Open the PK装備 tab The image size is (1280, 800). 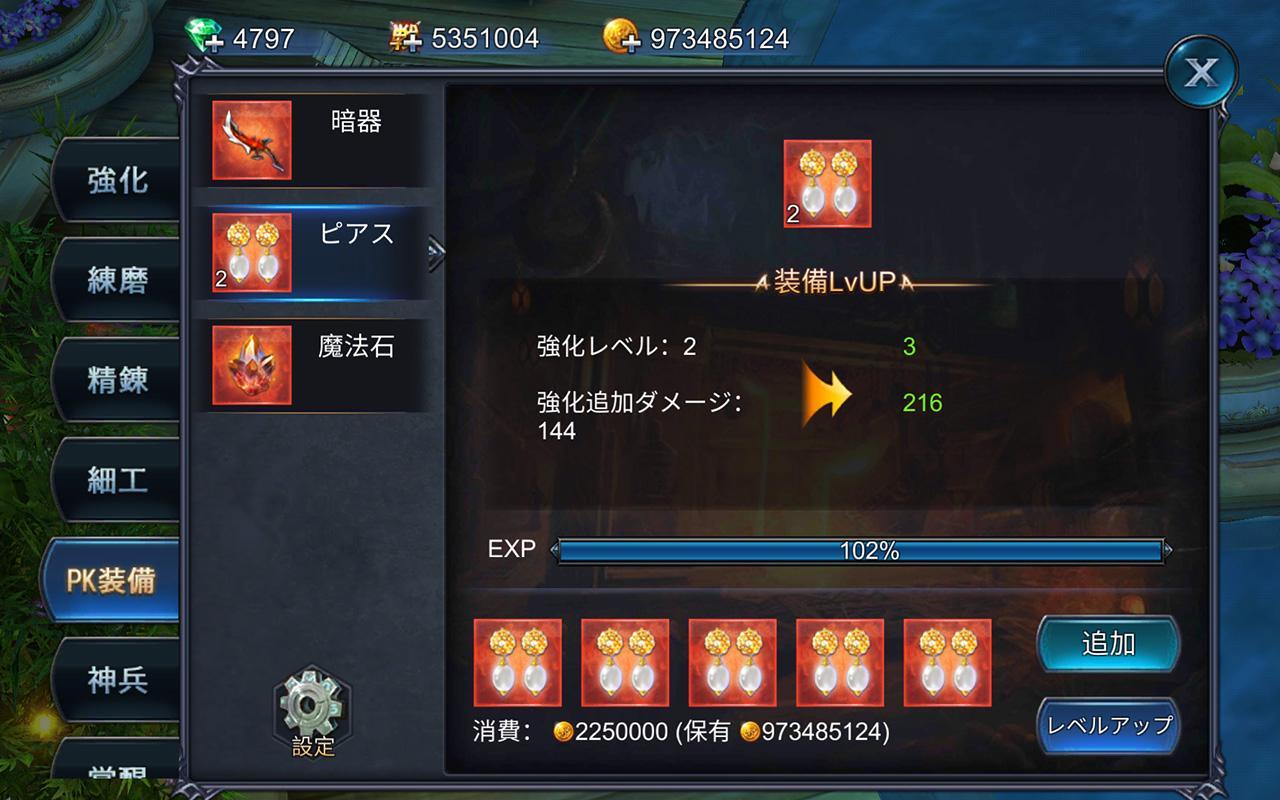113,580
